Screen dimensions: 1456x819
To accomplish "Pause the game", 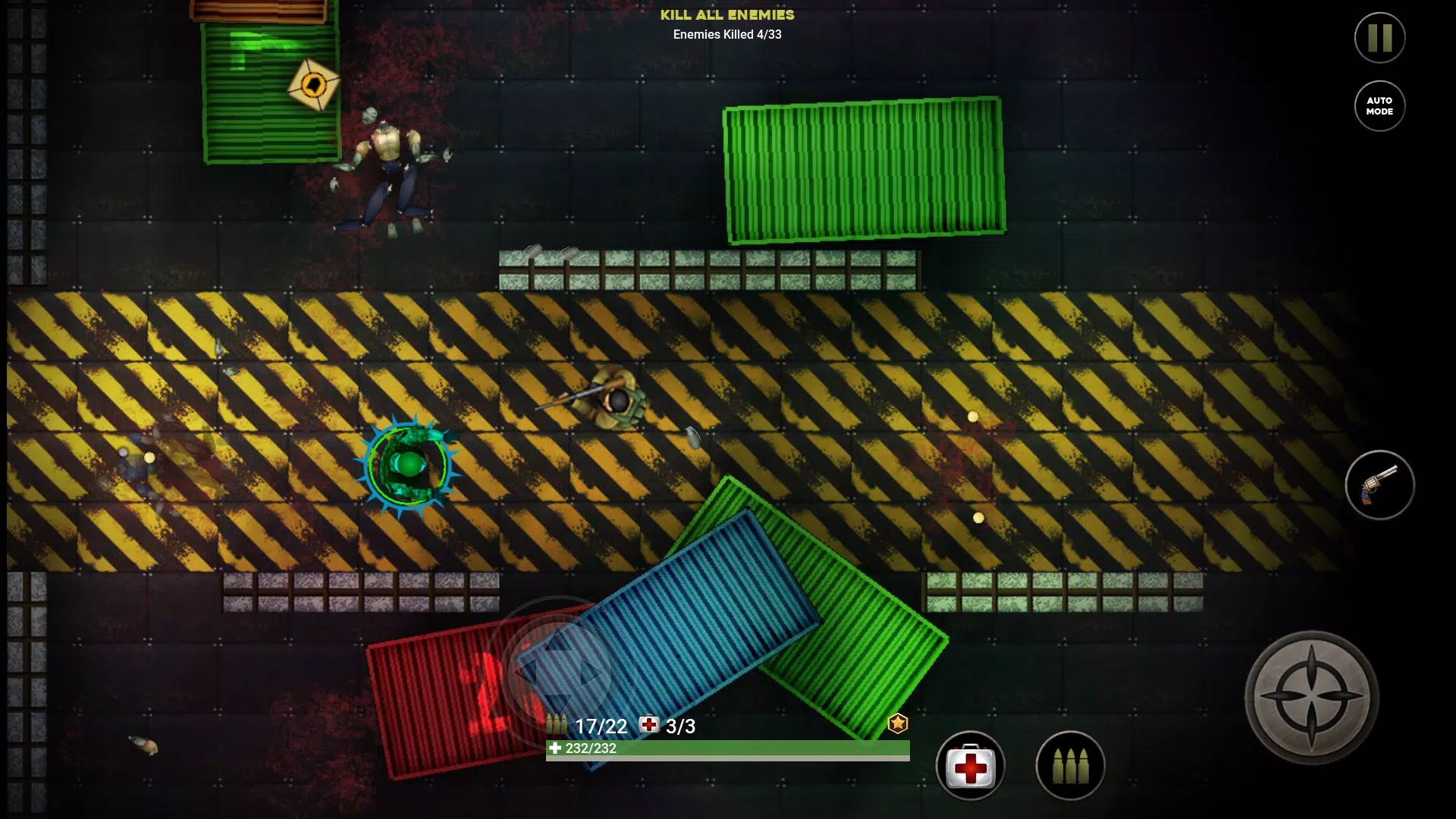I will point(1379,38).
